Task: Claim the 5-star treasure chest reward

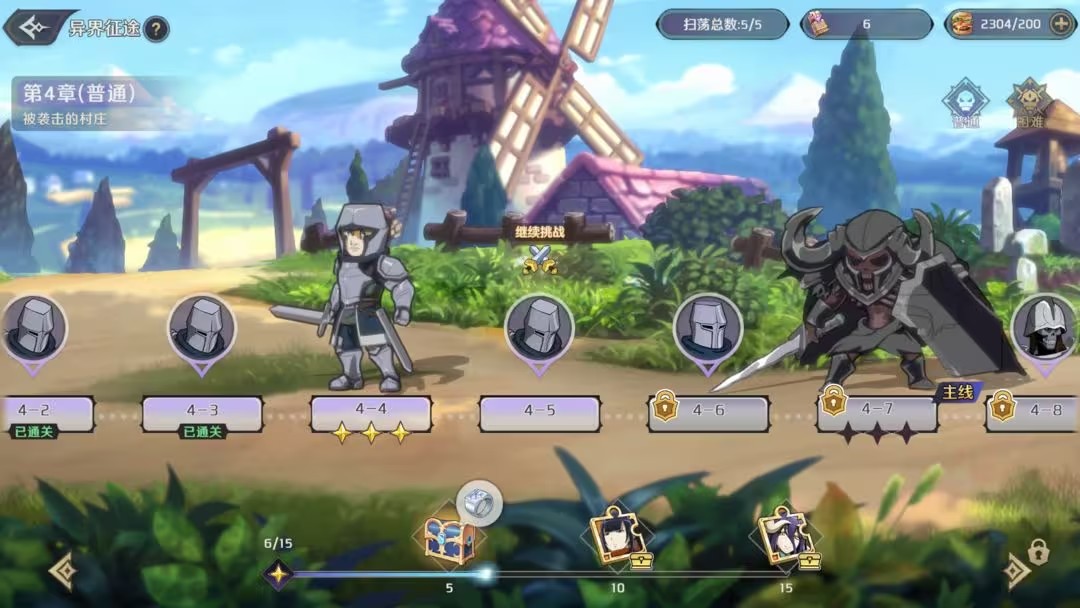Action: click(x=449, y=540)
